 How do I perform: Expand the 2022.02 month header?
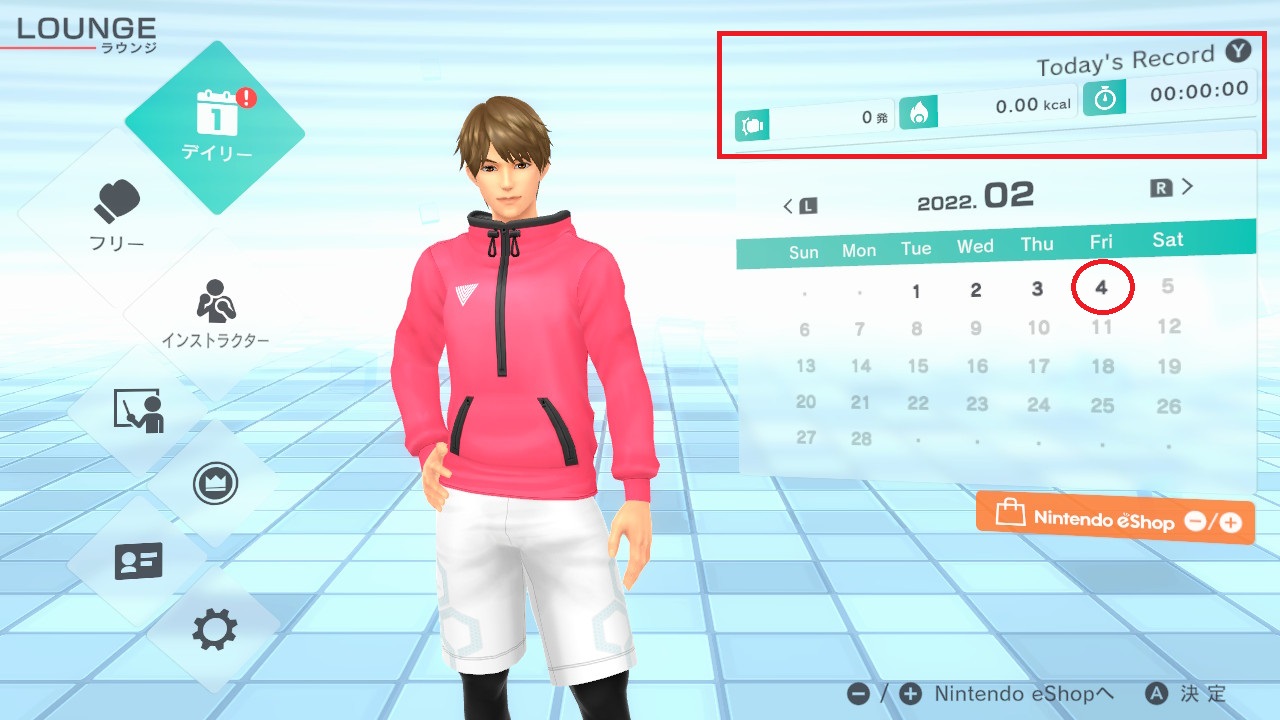tap(975, 193)
